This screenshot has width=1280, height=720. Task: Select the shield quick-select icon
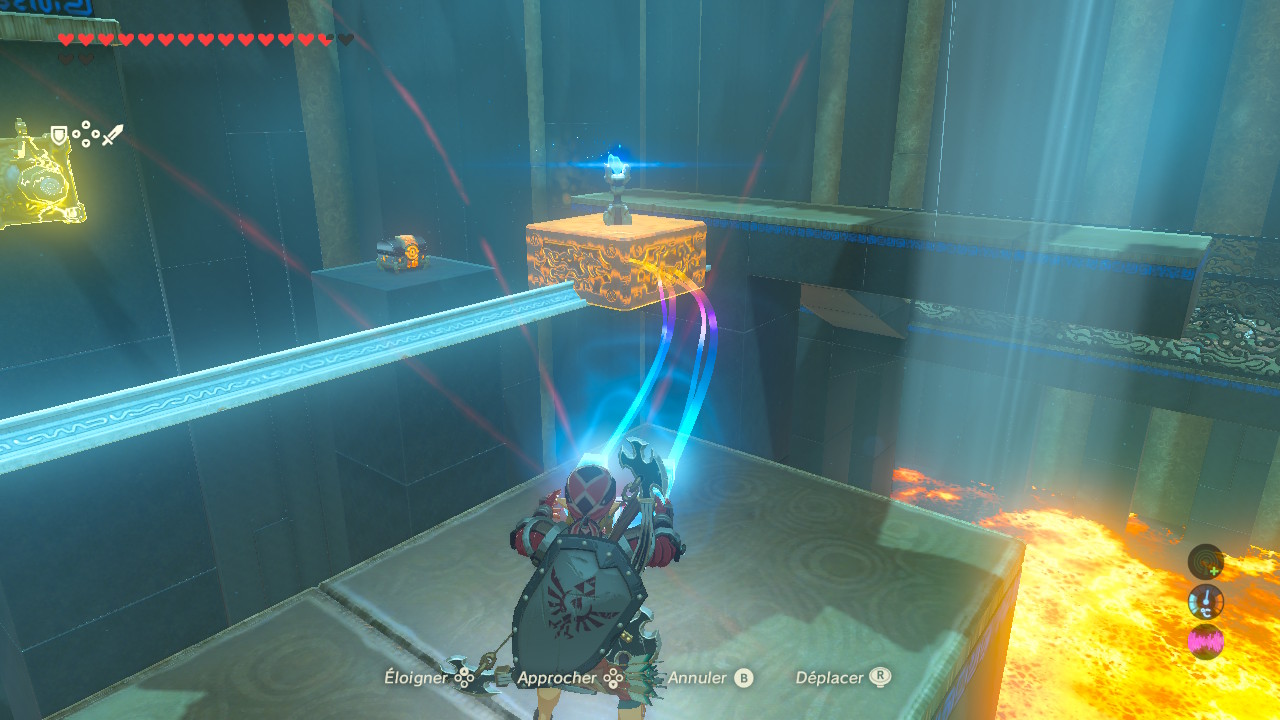pyautogui.click(x=60, y=135)
